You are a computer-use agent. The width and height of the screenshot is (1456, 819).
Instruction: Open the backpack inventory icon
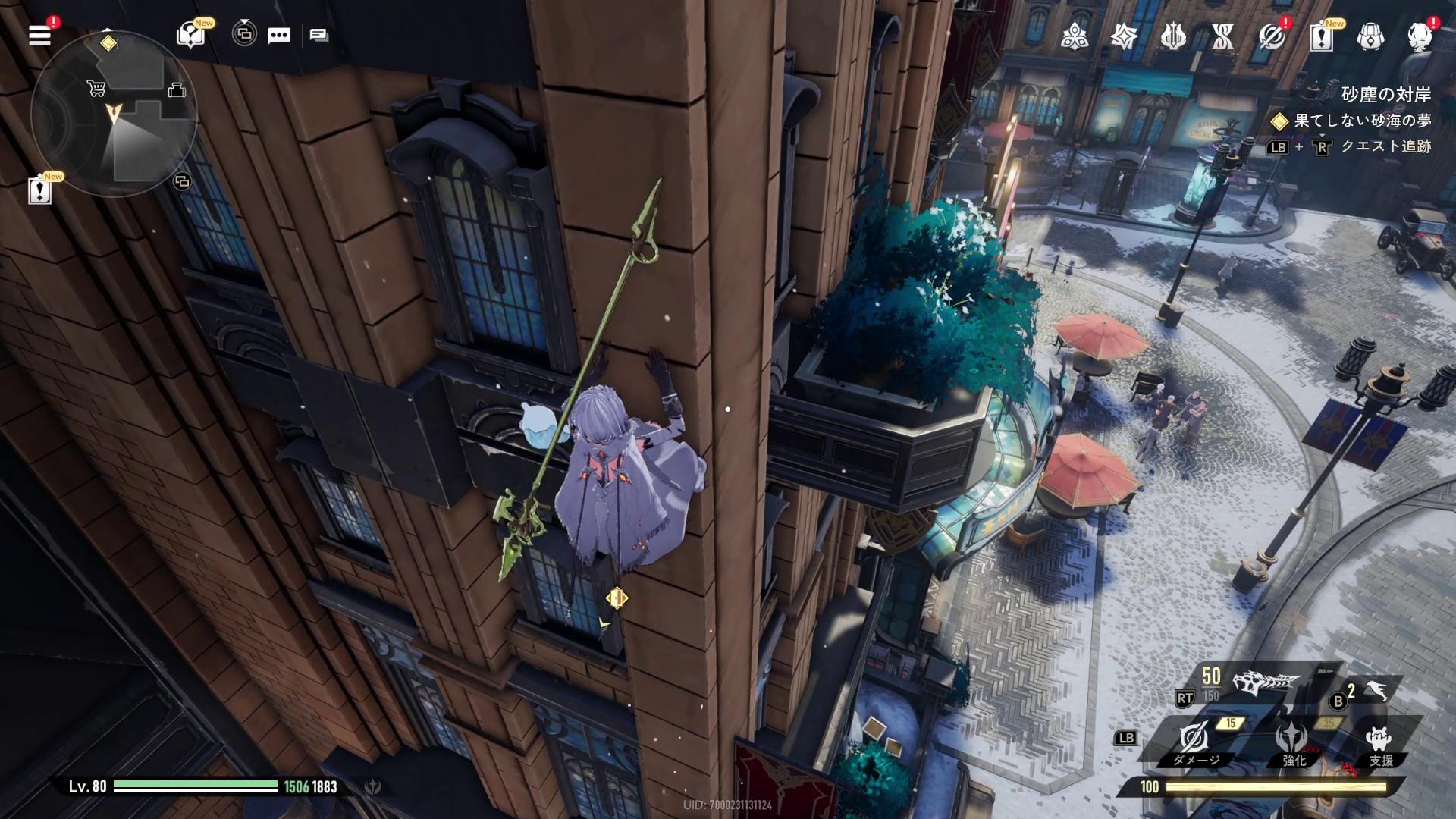(1370, 36)
